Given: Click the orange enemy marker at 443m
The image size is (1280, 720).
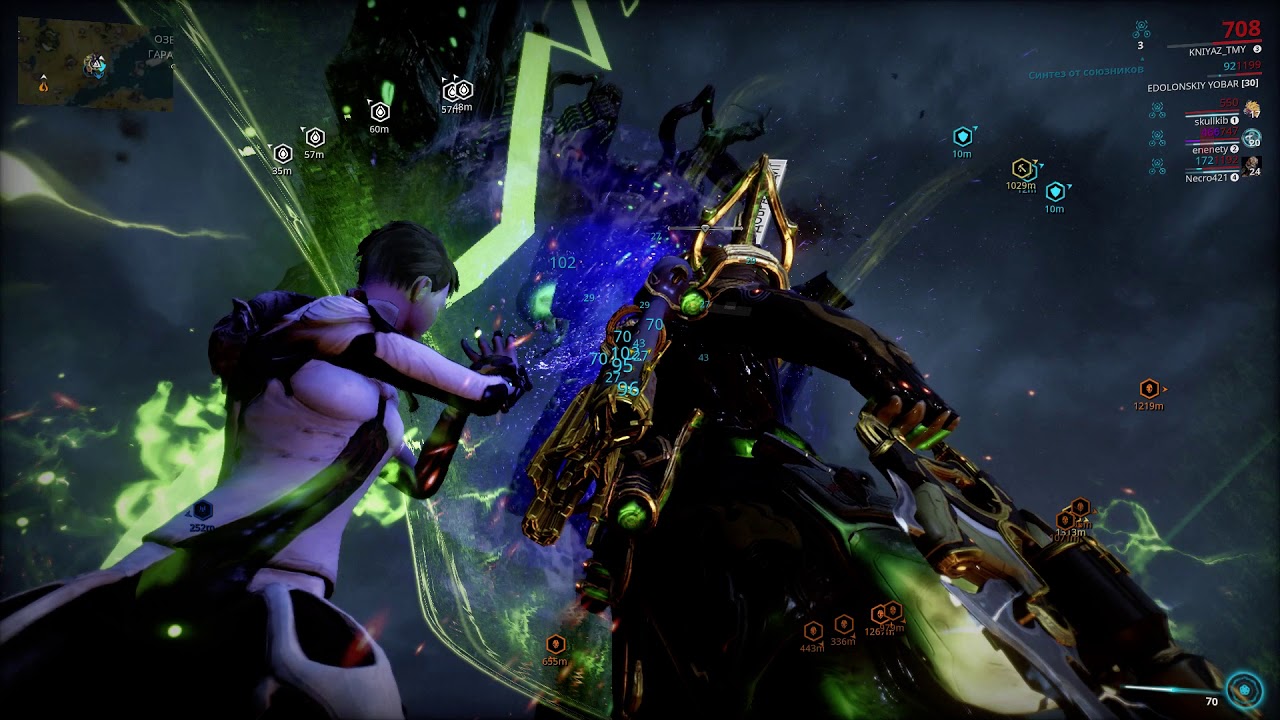Looking at the screenshot, I should coord(812,631).
